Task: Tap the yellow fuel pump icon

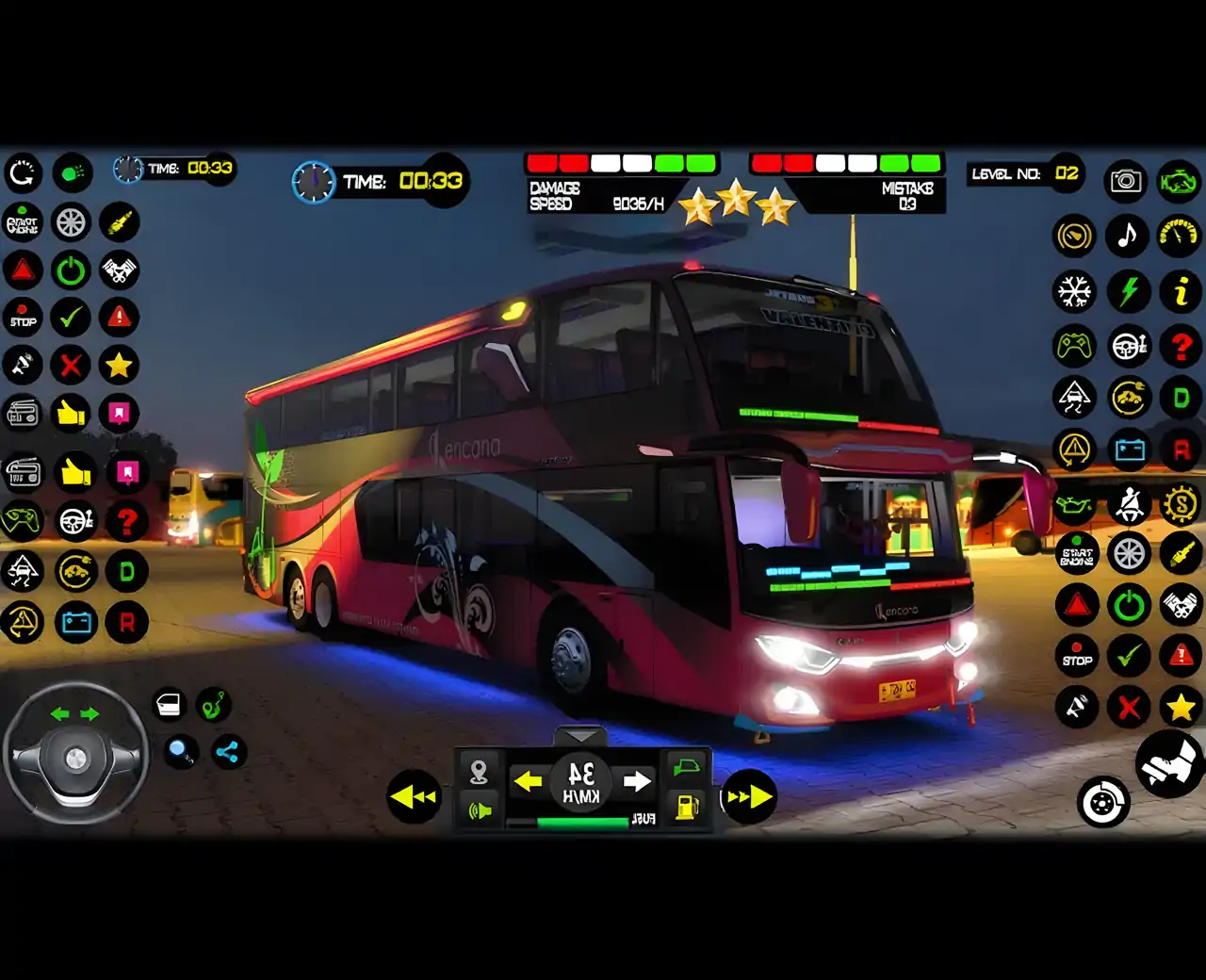Action: click(x=687, y=807)
